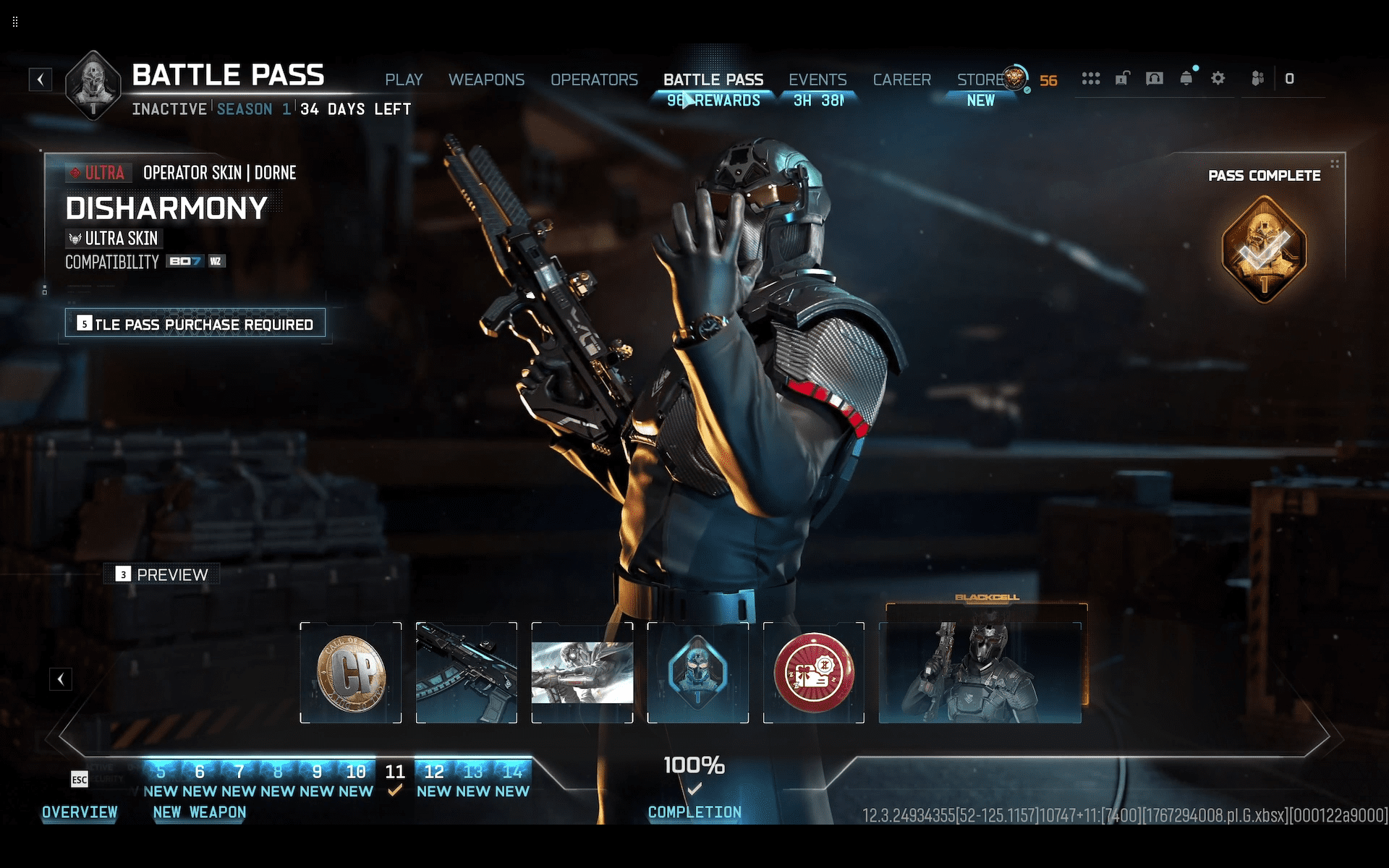Select the Events tab
The width and height of the screenshot is (1389, 868).
pos(817,80)
